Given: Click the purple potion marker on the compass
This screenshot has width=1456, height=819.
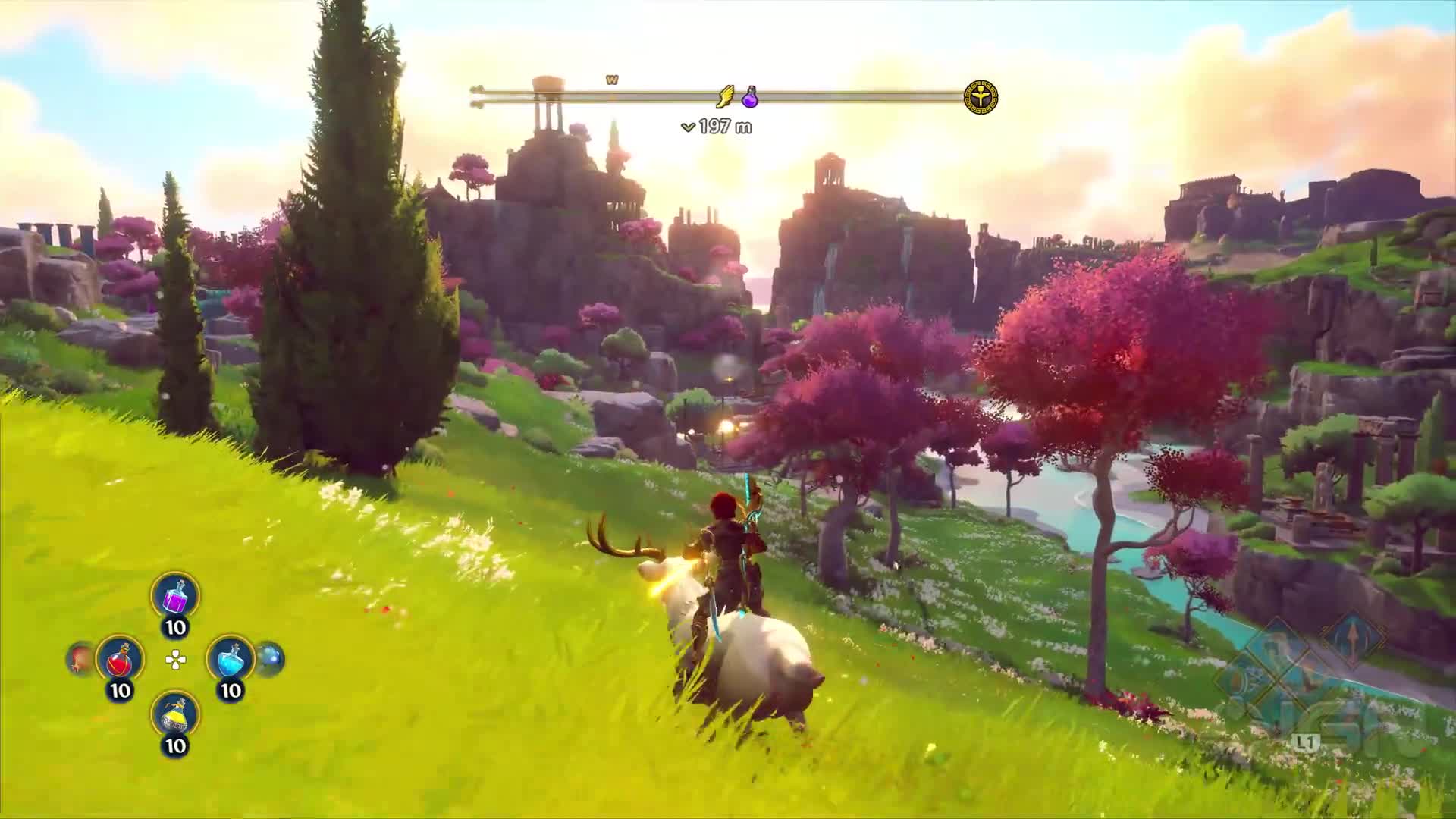Looking at the screenshot, I should (x=750, y=97).
